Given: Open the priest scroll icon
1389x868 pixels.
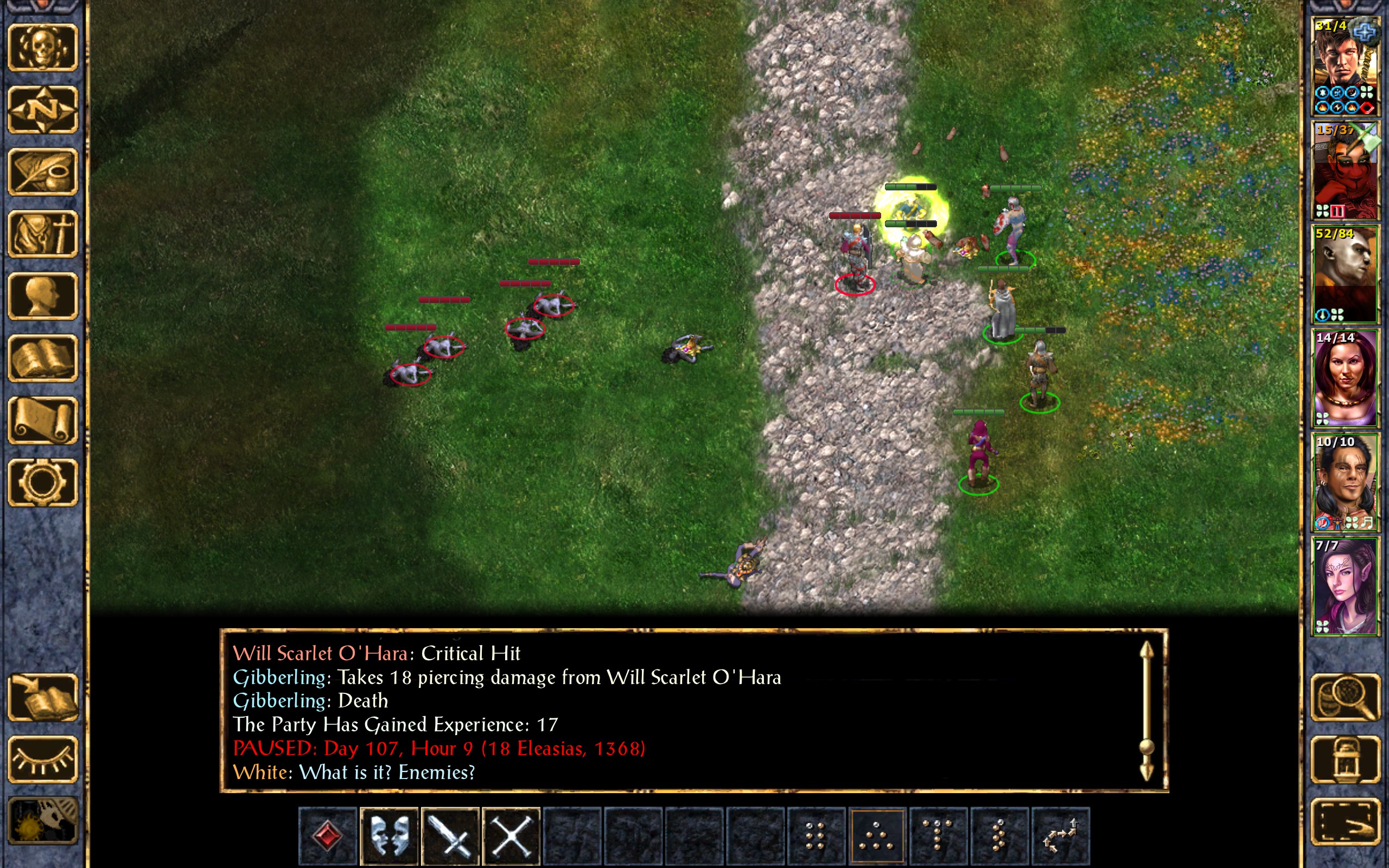Looking at the screenshot, I should coord(43,420).
